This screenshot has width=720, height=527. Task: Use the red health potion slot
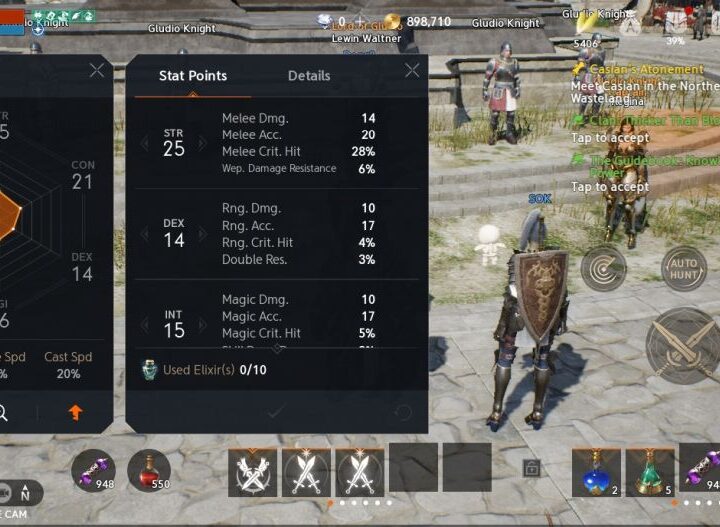point(148,470)
